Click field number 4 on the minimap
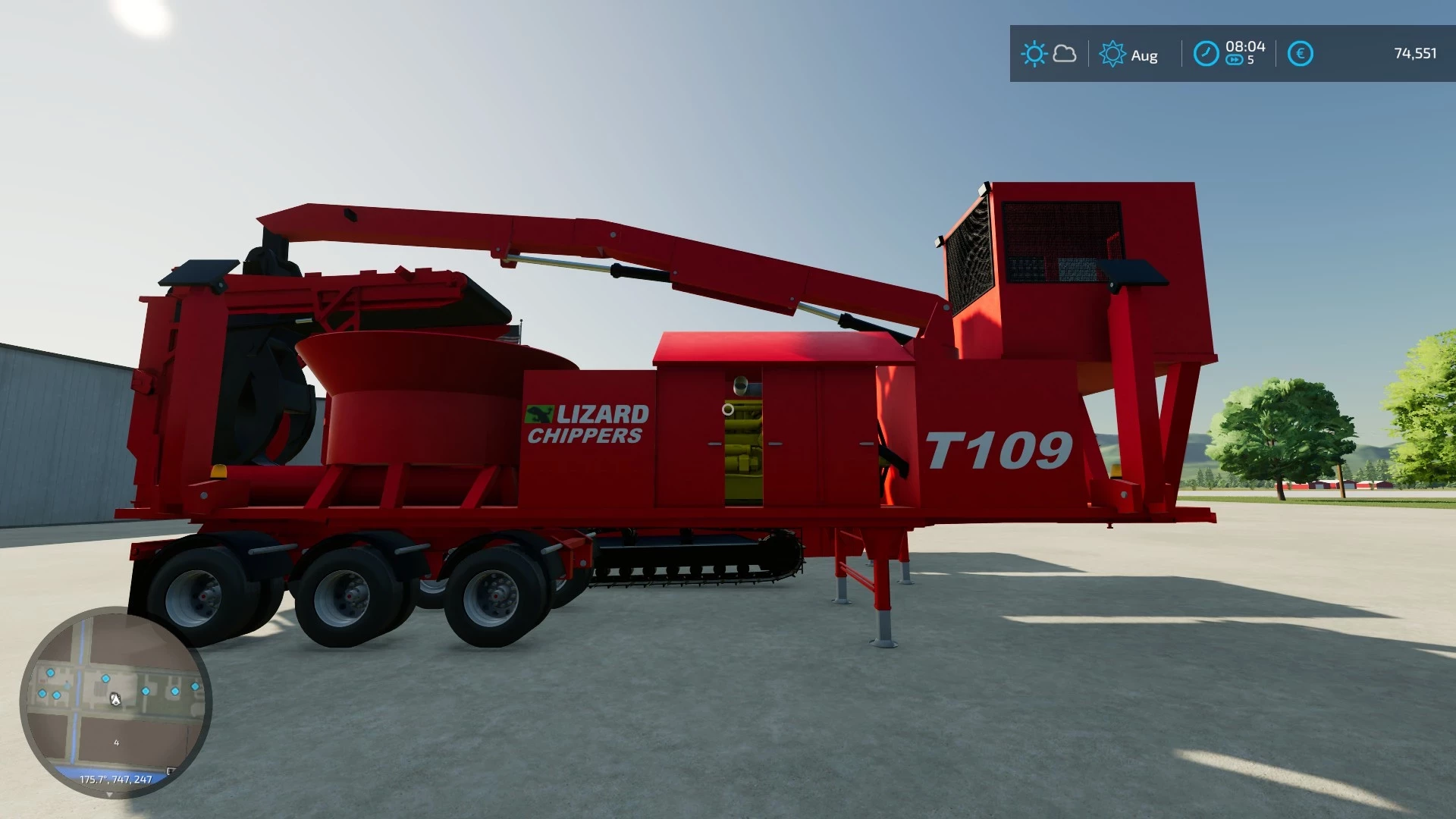Image resolution: width=1456 pixels, height=819 pixels. [x=117, y=742]
